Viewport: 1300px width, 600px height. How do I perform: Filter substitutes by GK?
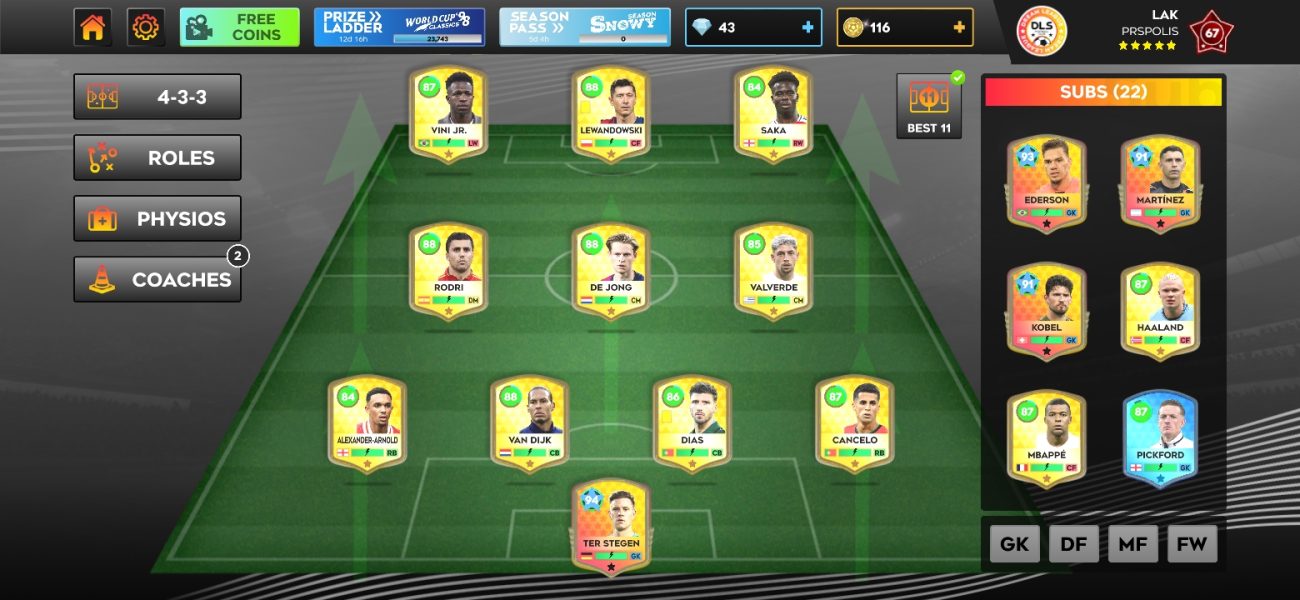(x=1015, y=544)
